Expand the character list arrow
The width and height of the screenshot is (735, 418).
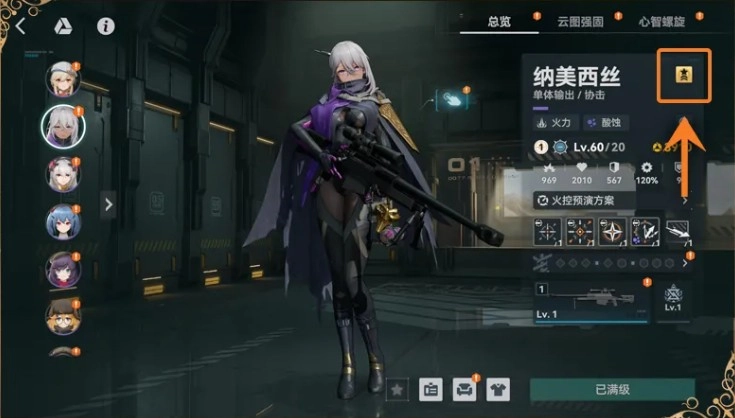pyautogui.click(x=108, y=204)
